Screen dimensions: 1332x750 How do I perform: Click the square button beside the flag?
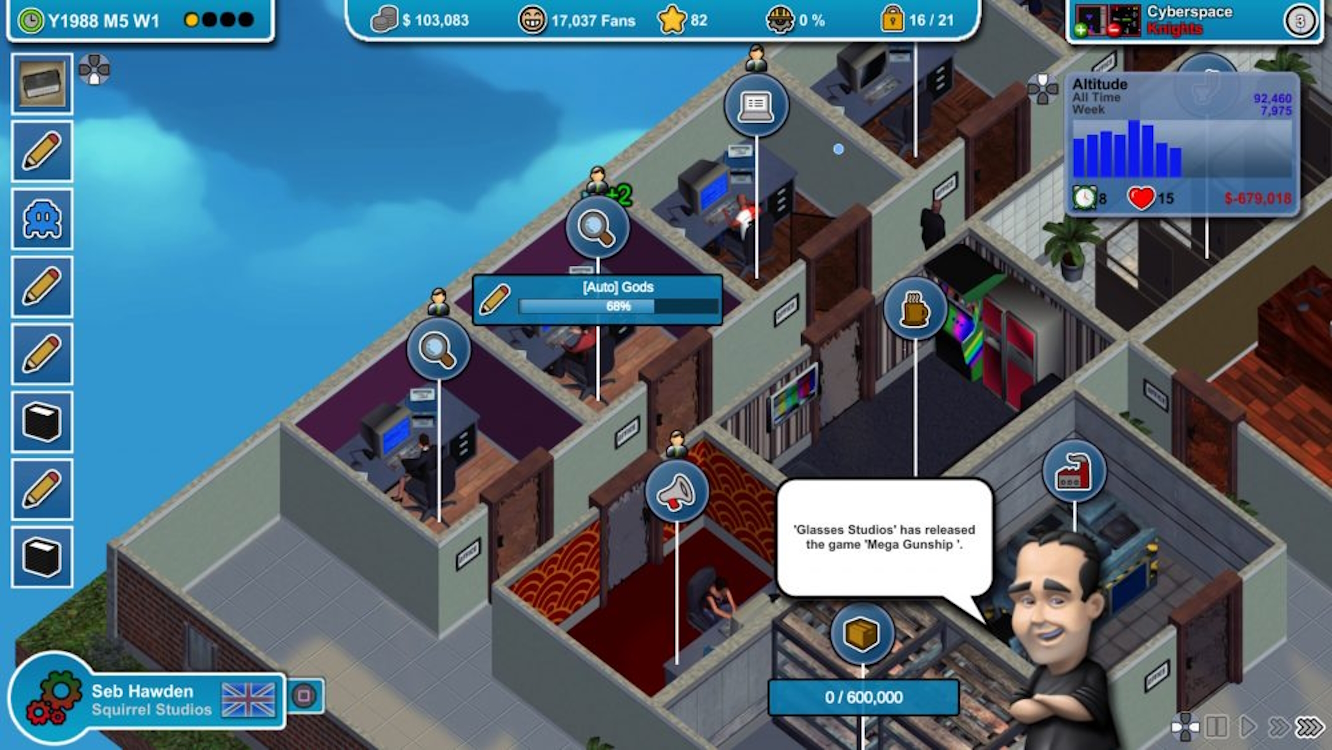(304, 695)
